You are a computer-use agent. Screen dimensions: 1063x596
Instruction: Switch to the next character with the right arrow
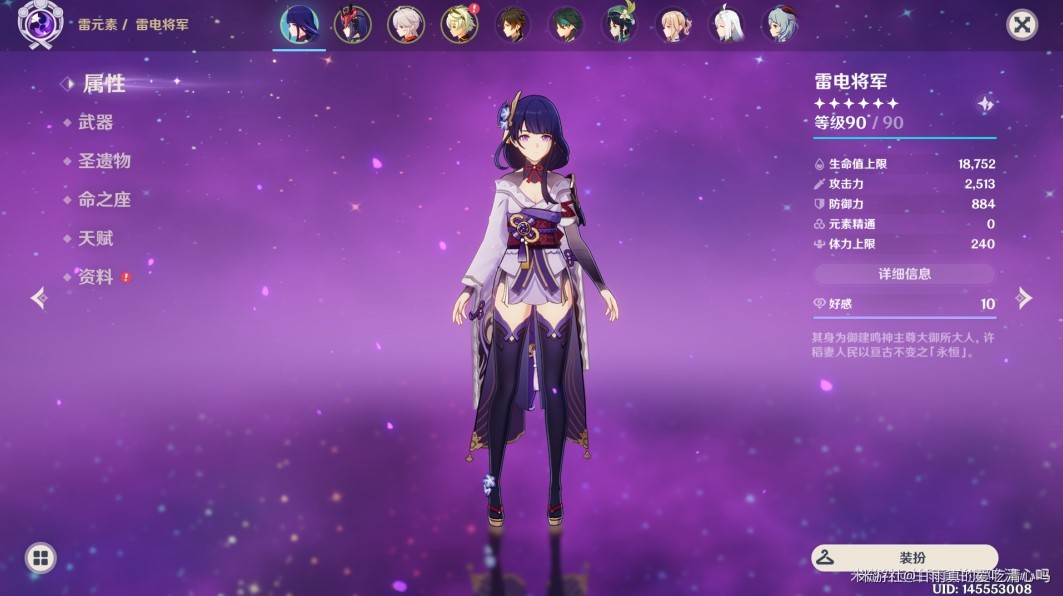click(1024, 297)
